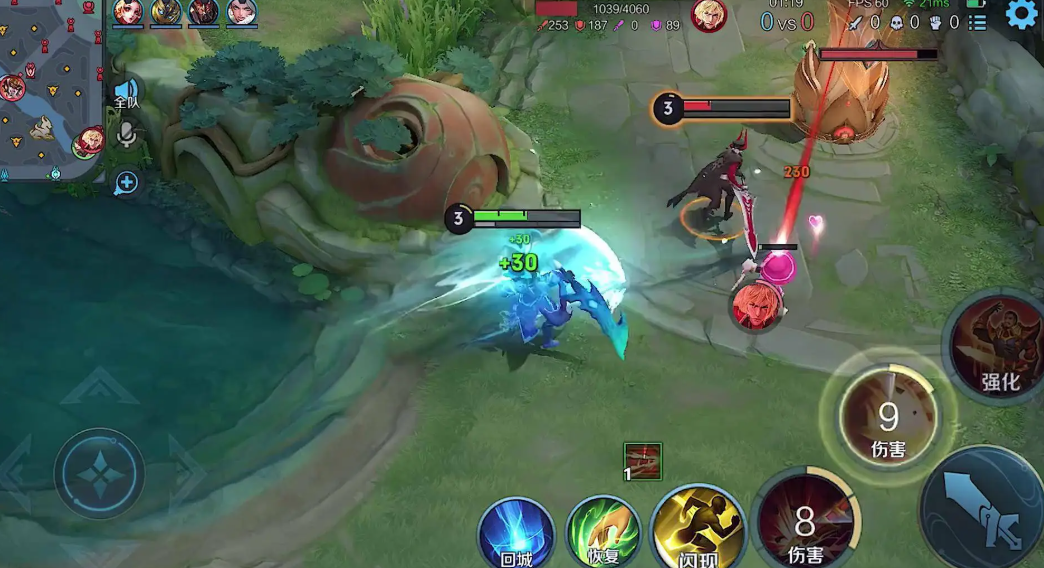Open the quick chat plus bubble
Screen dimensions: 1044x568
point(126,183)
